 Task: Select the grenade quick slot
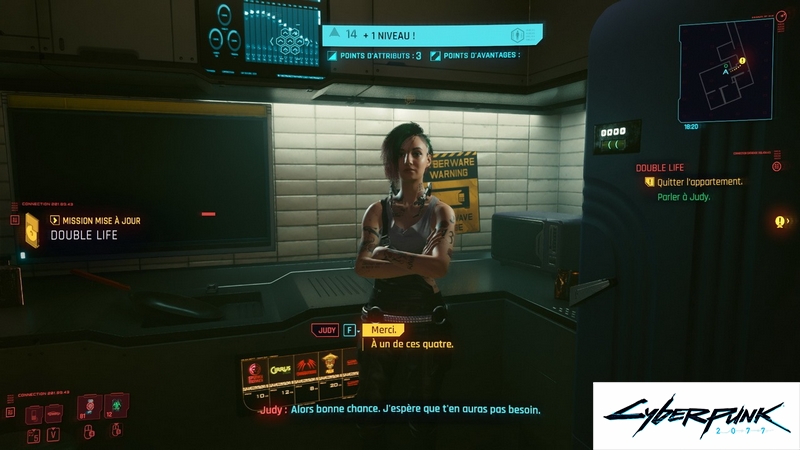click(90, 405)
